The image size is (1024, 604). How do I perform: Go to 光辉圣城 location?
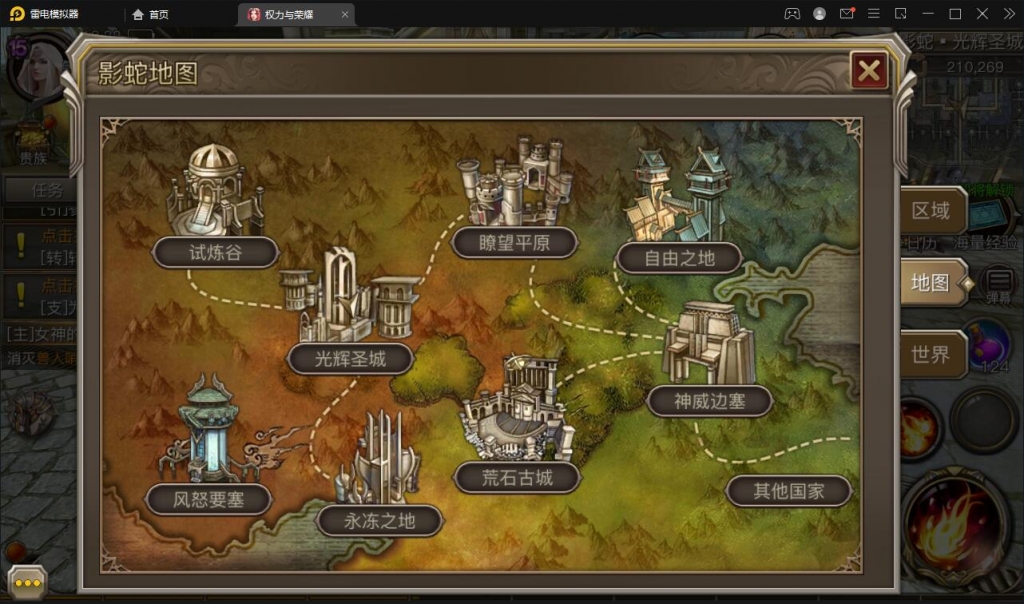click(350, 358)
